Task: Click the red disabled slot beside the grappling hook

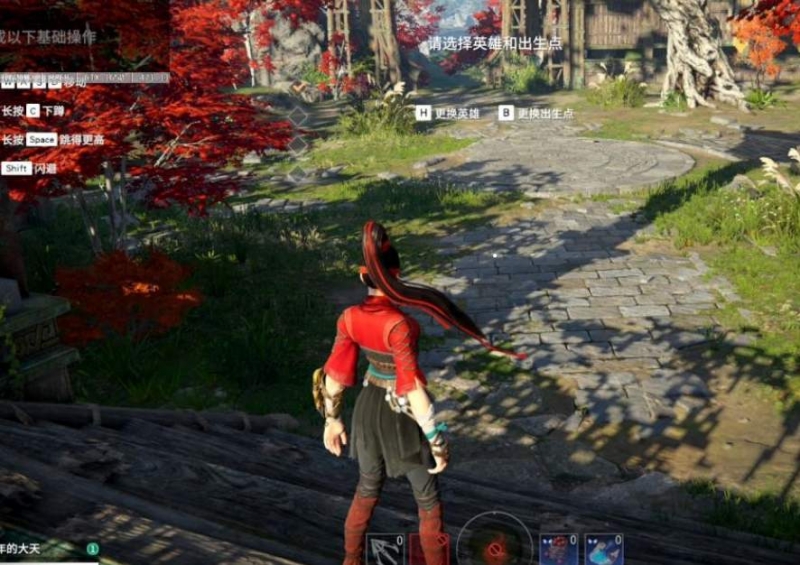Action: click(x=428, y=549)
